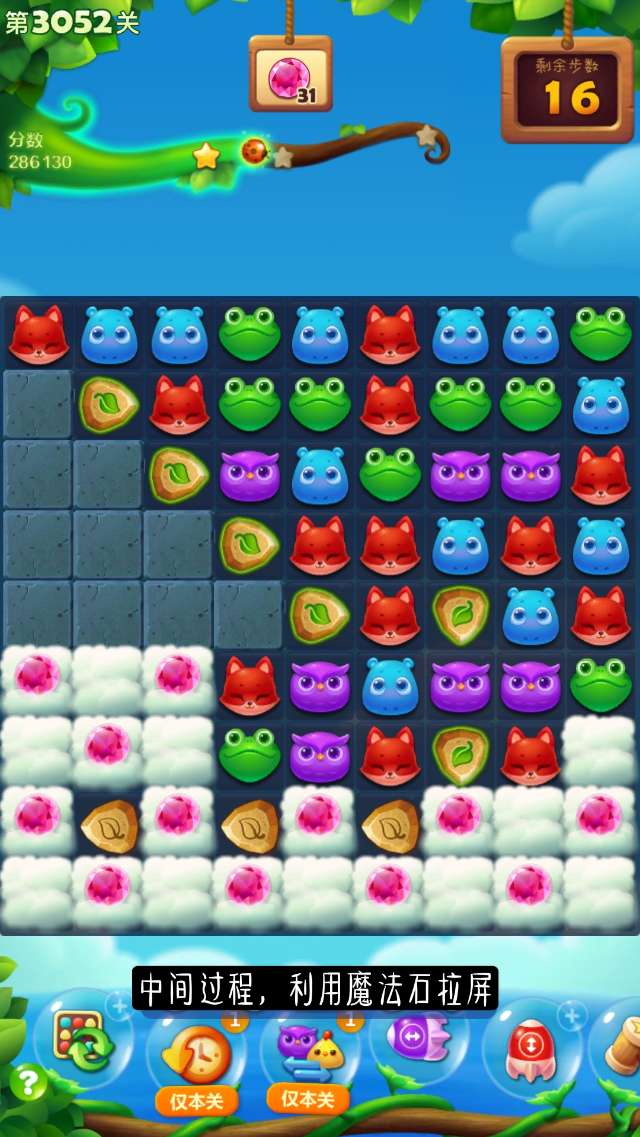
Task: Choose the wooden hammer booster
Action: click(622, 1040)
